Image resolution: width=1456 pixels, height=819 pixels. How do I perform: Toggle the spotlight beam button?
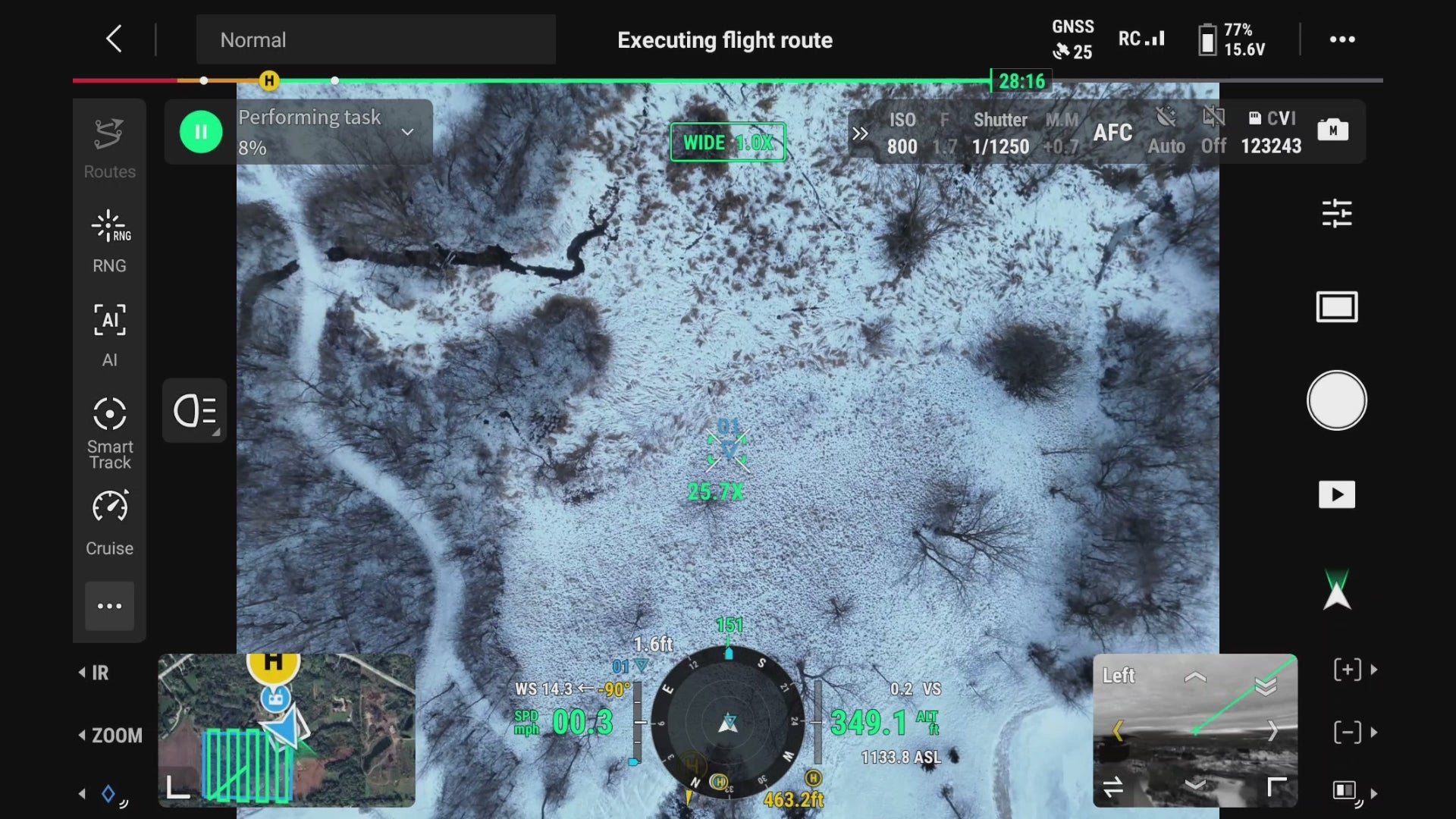[x=195, y=411]
